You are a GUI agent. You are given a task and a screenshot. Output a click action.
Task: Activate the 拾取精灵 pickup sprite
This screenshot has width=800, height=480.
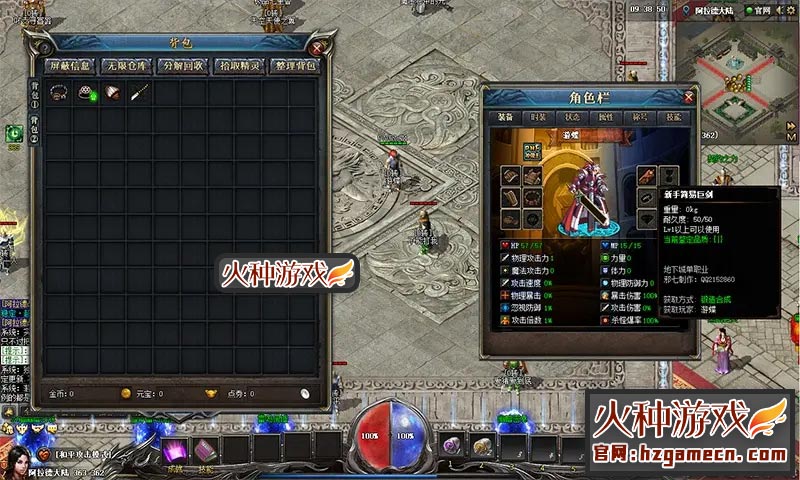(241, 66)
